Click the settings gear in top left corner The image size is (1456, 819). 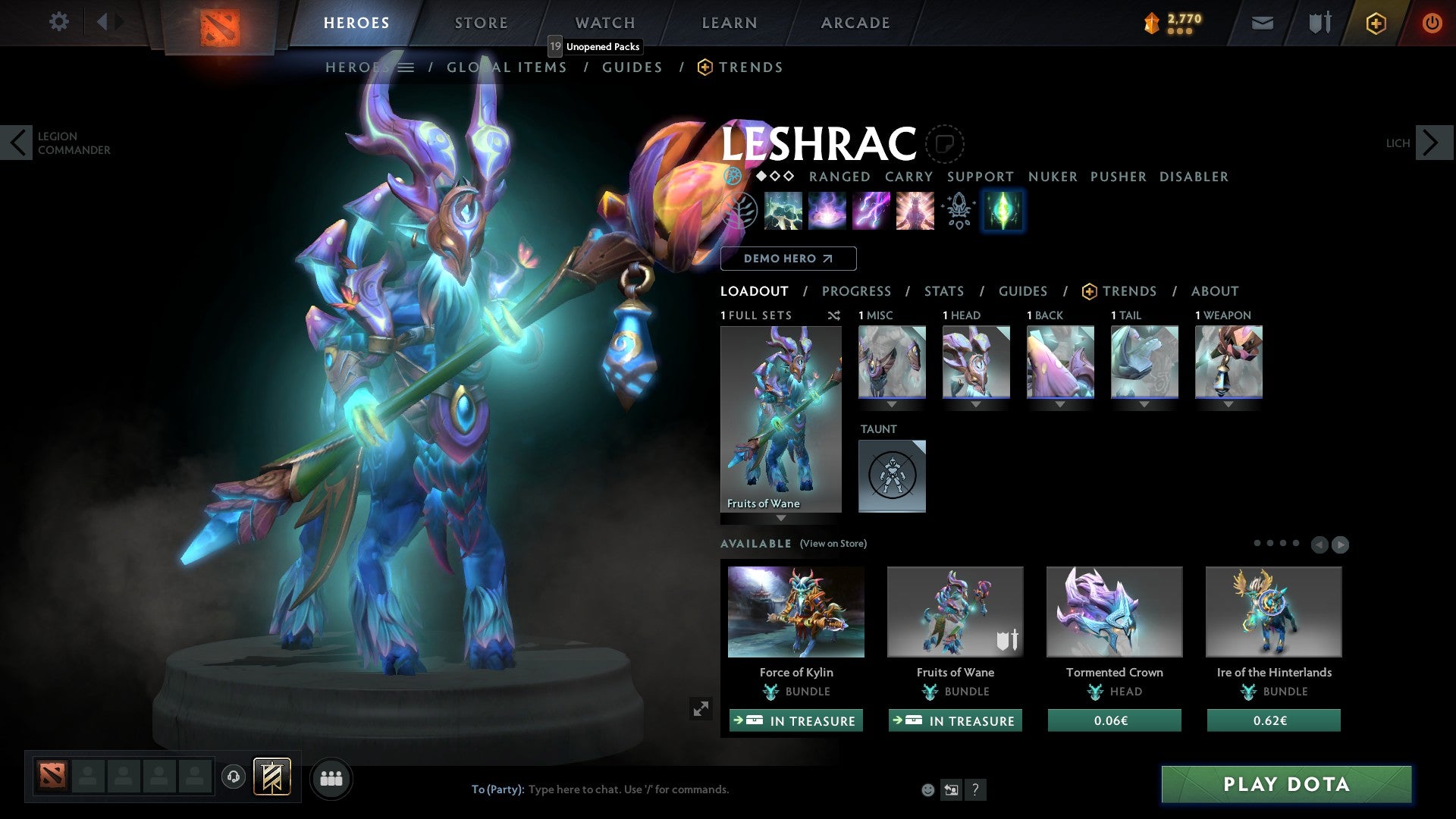(59, 21)
